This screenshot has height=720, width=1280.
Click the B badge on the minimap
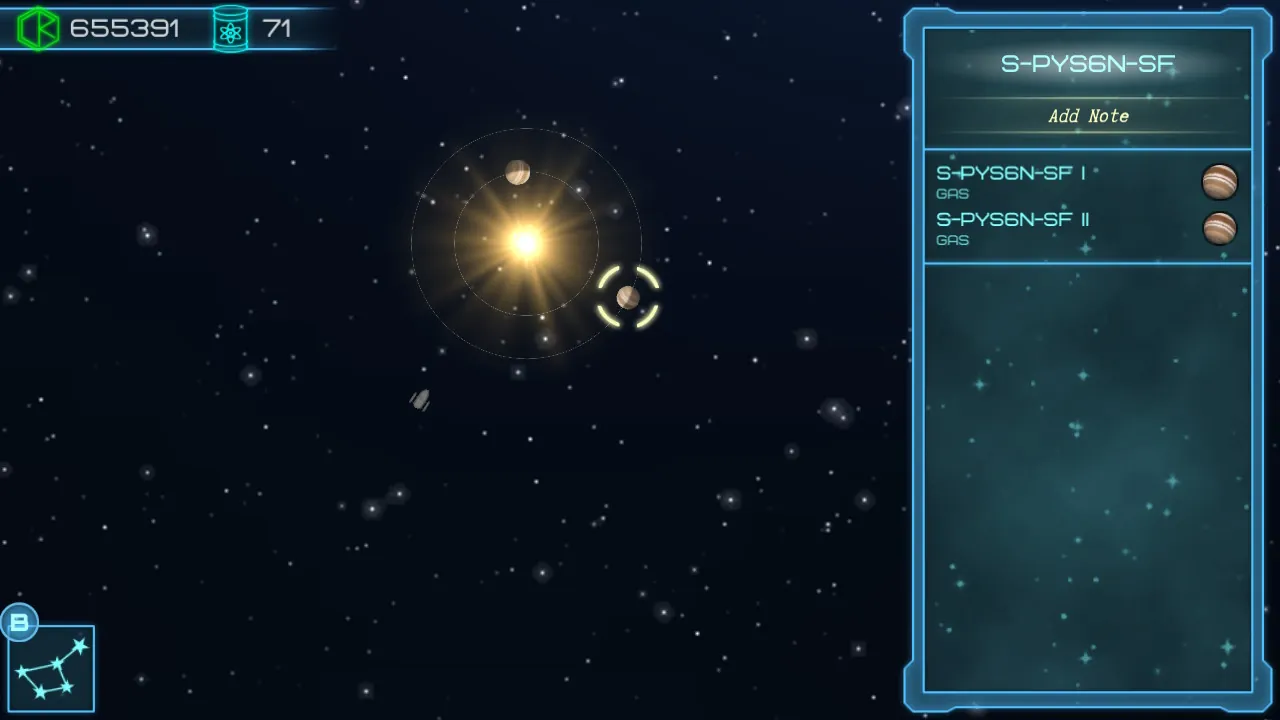click(x=20, y=622)
